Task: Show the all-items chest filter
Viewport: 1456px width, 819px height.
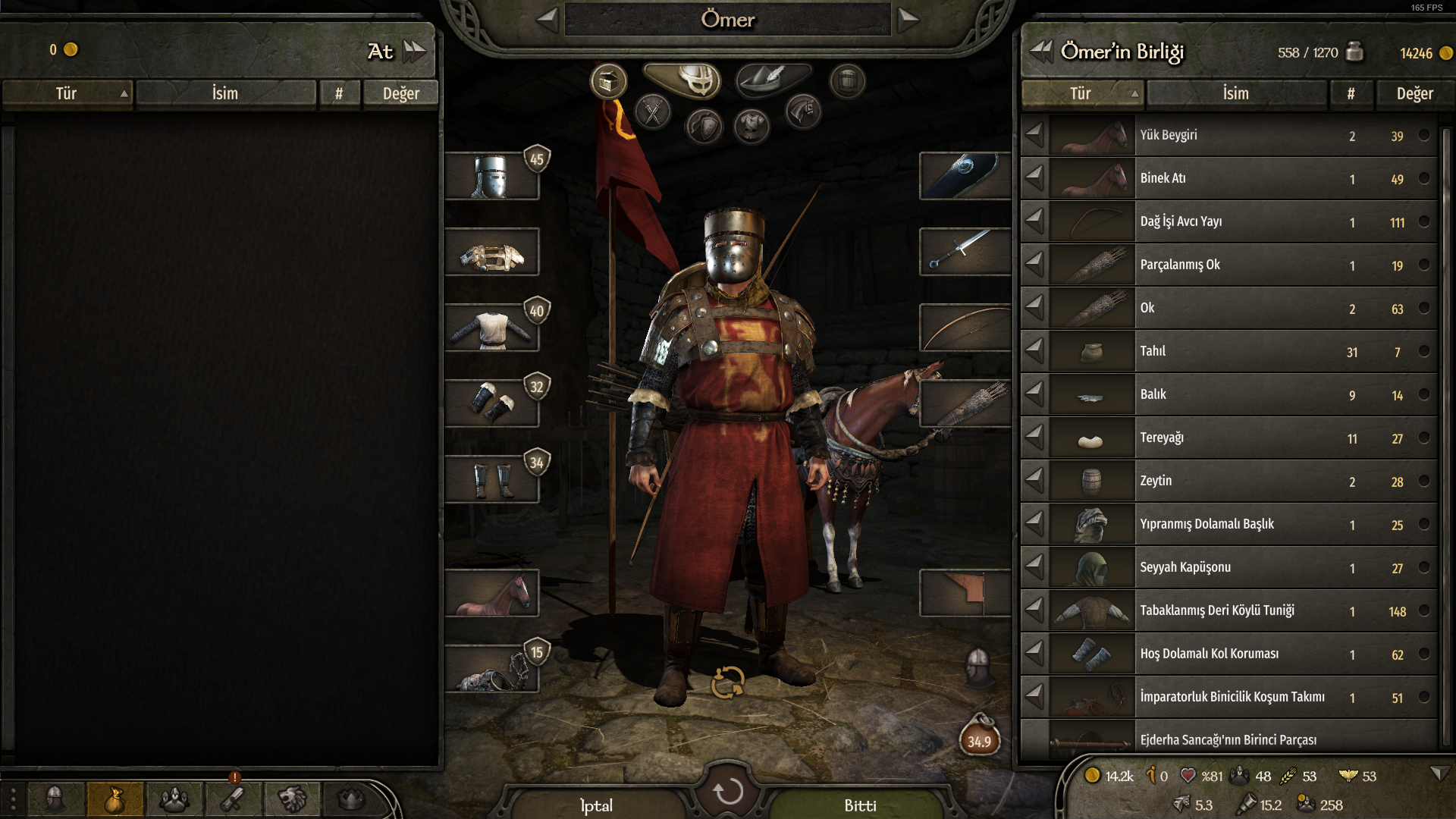Action: pos(608,80)
